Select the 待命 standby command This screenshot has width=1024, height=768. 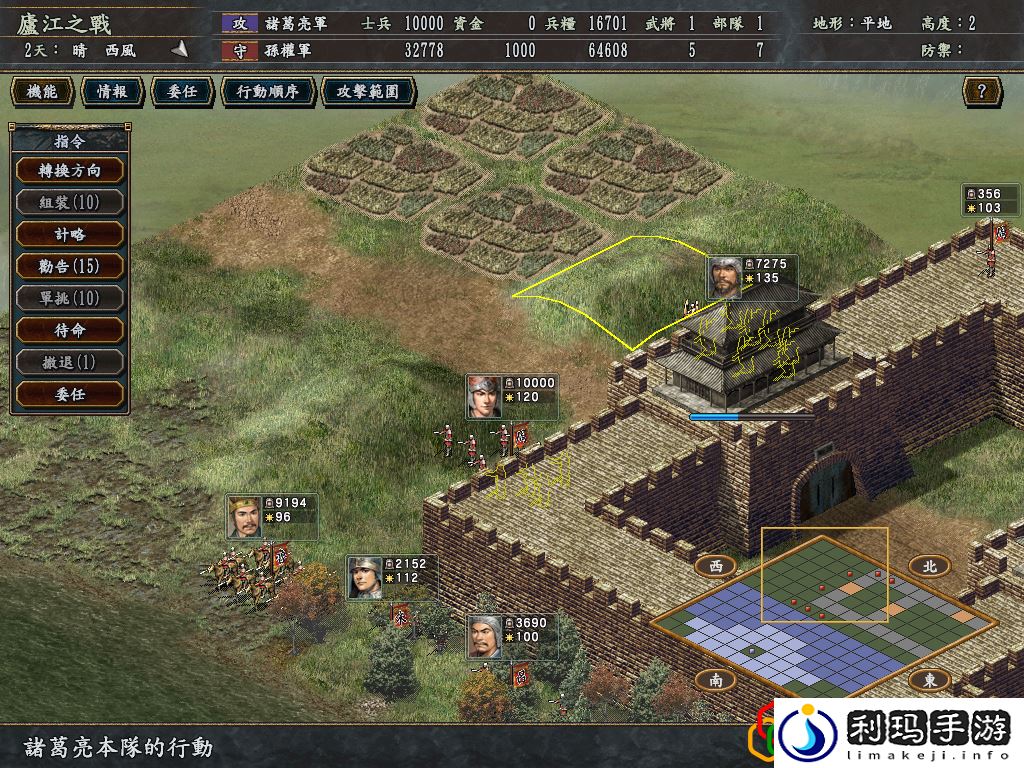pyautogui.click(x=70, y=330)
